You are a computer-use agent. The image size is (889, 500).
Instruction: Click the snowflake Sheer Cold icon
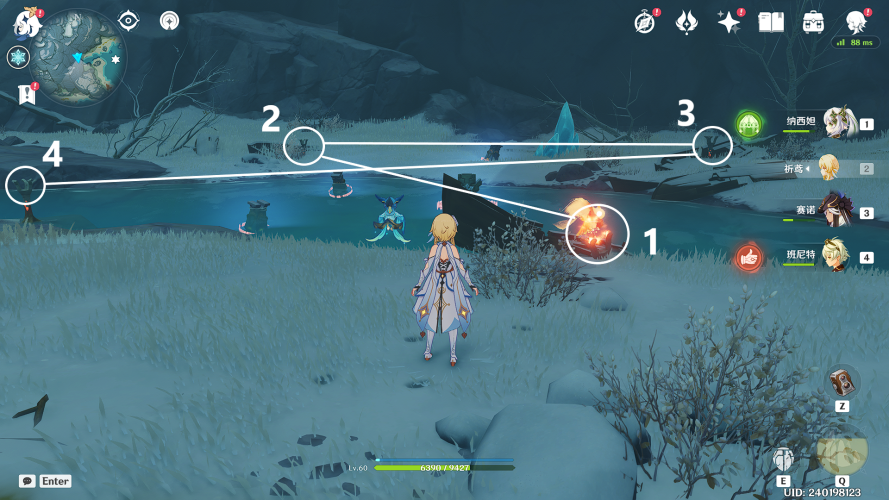[x=18, y=58]
